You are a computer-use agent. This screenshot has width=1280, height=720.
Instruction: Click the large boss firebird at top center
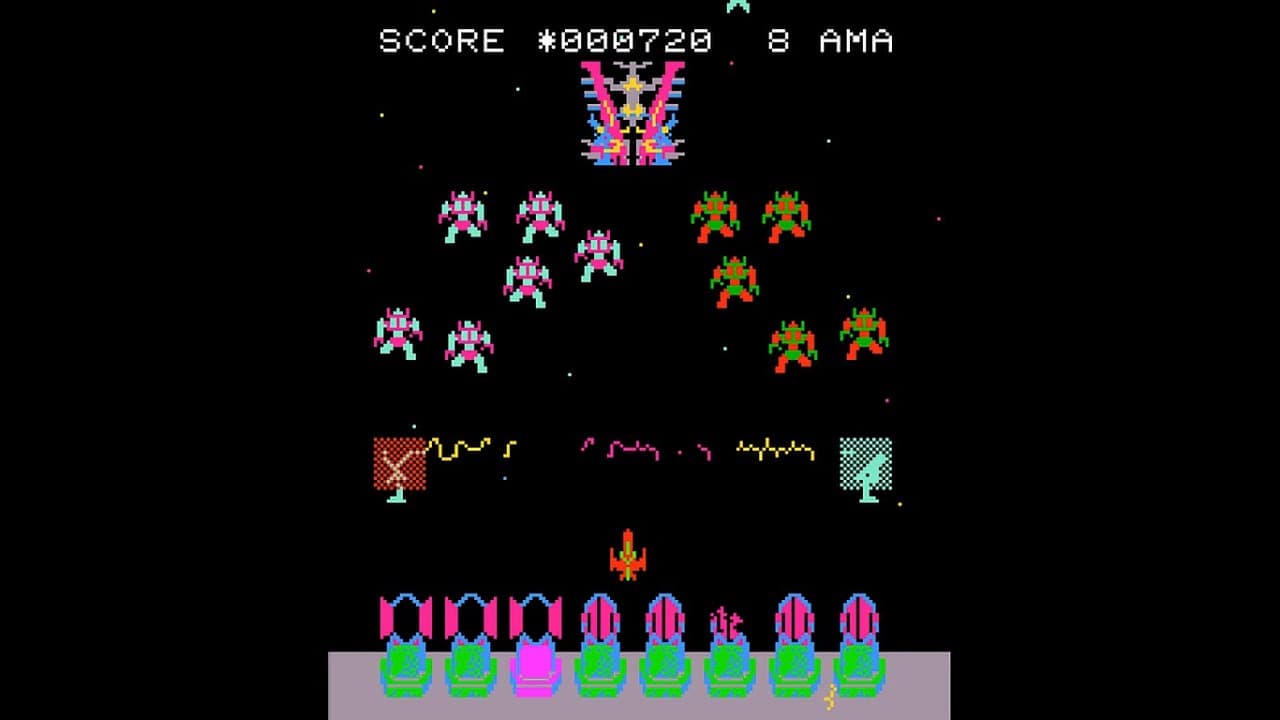(629, 113)
